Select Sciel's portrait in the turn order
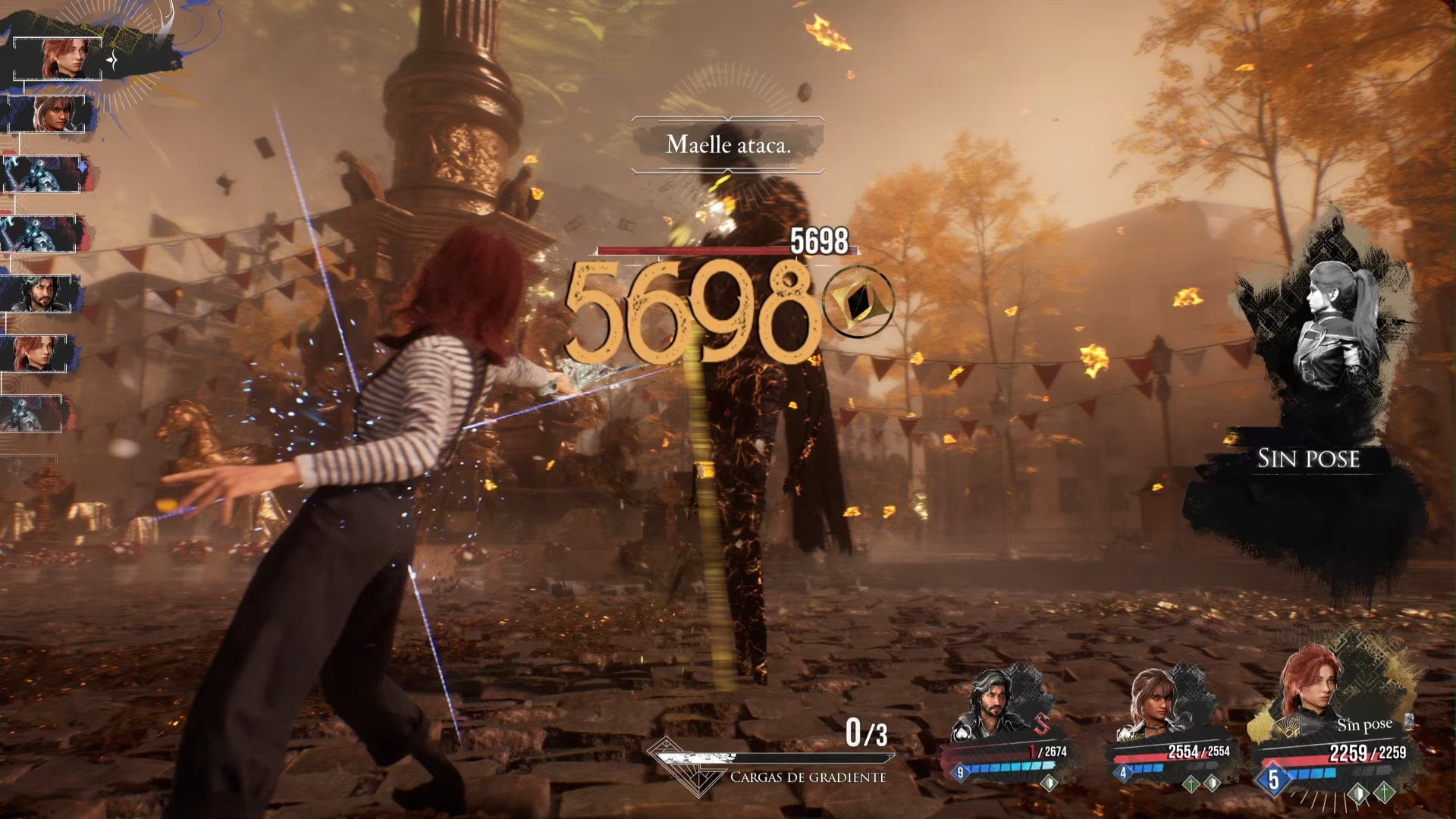The width and height of the screenshot is (1456, 819). click(x=52, y=114)
